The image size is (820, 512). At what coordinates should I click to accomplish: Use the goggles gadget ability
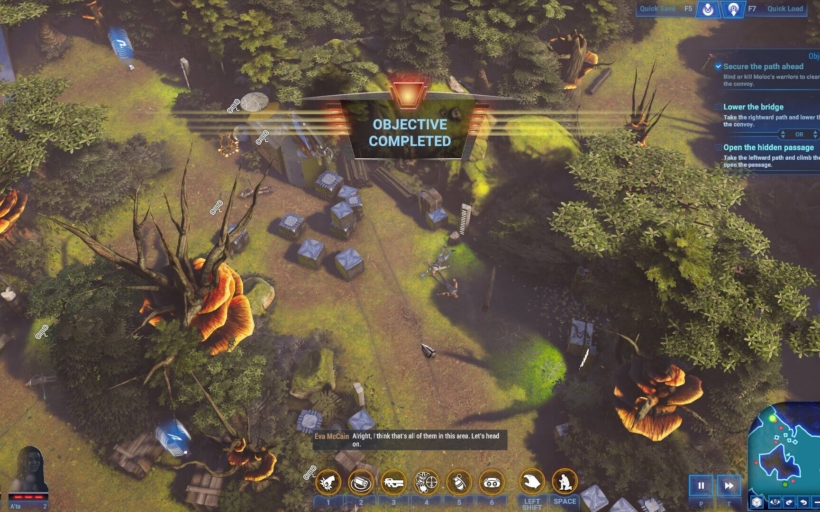(x=492, y=482)
